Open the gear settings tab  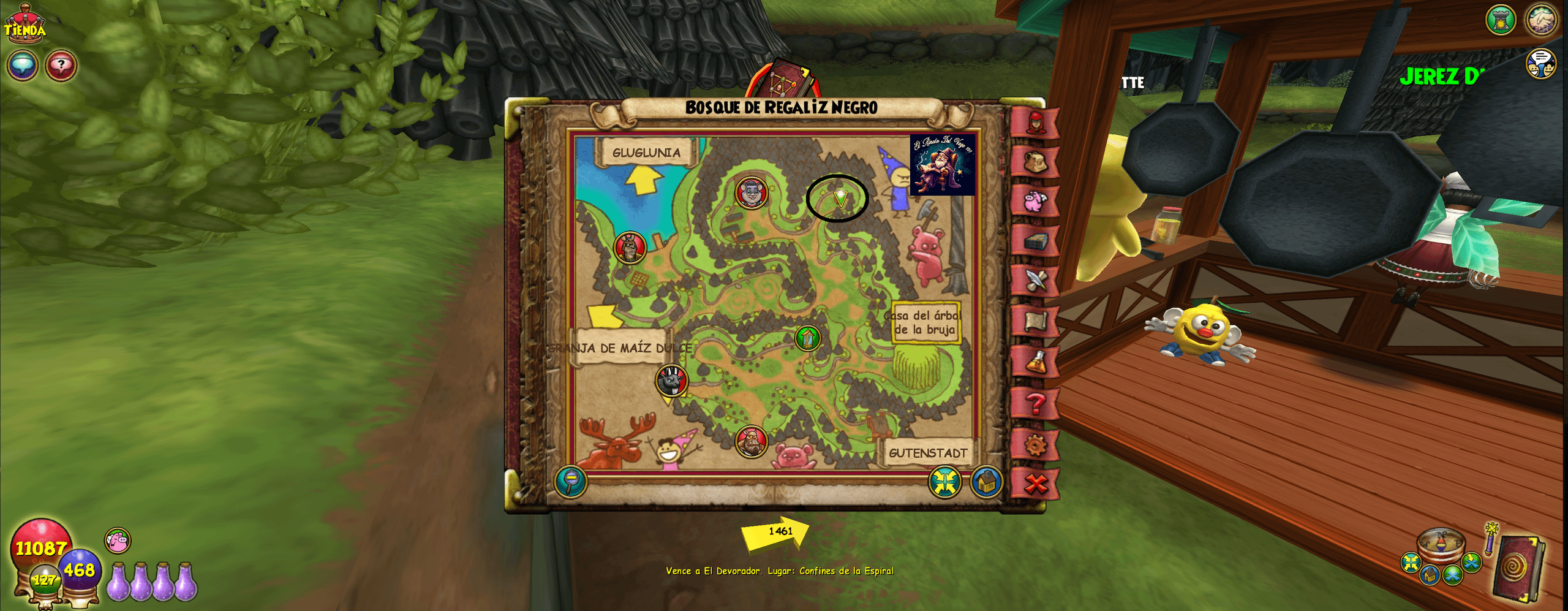(x=1035, y=444)
